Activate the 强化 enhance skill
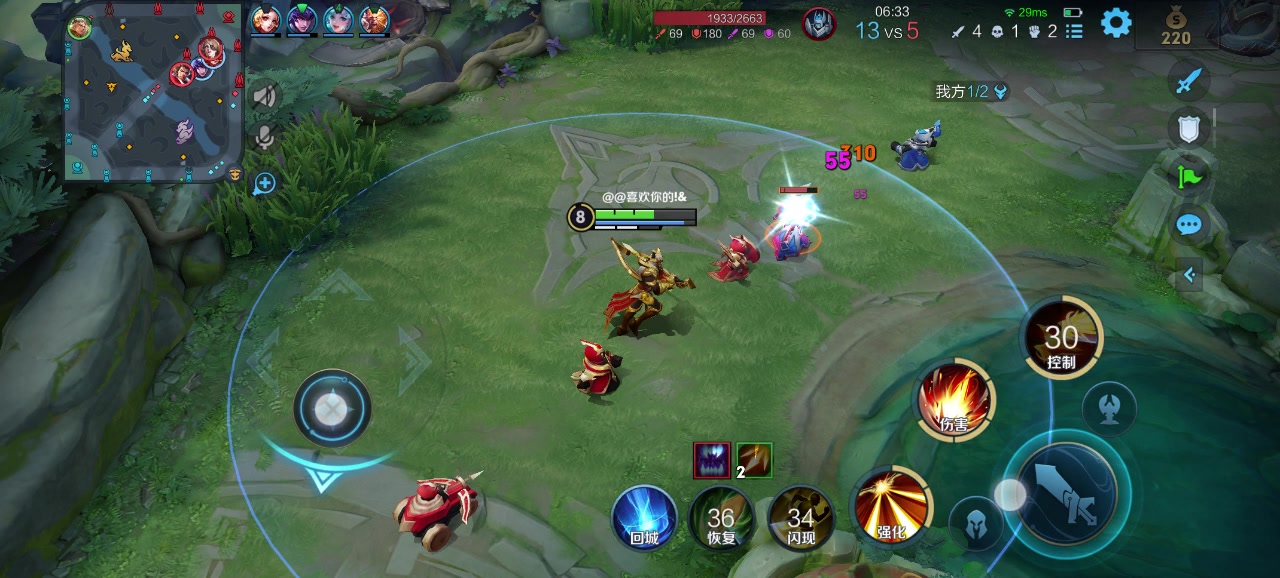Image resolution: width=1280 pixels, height=578 pixels. (x=890, y=505)
